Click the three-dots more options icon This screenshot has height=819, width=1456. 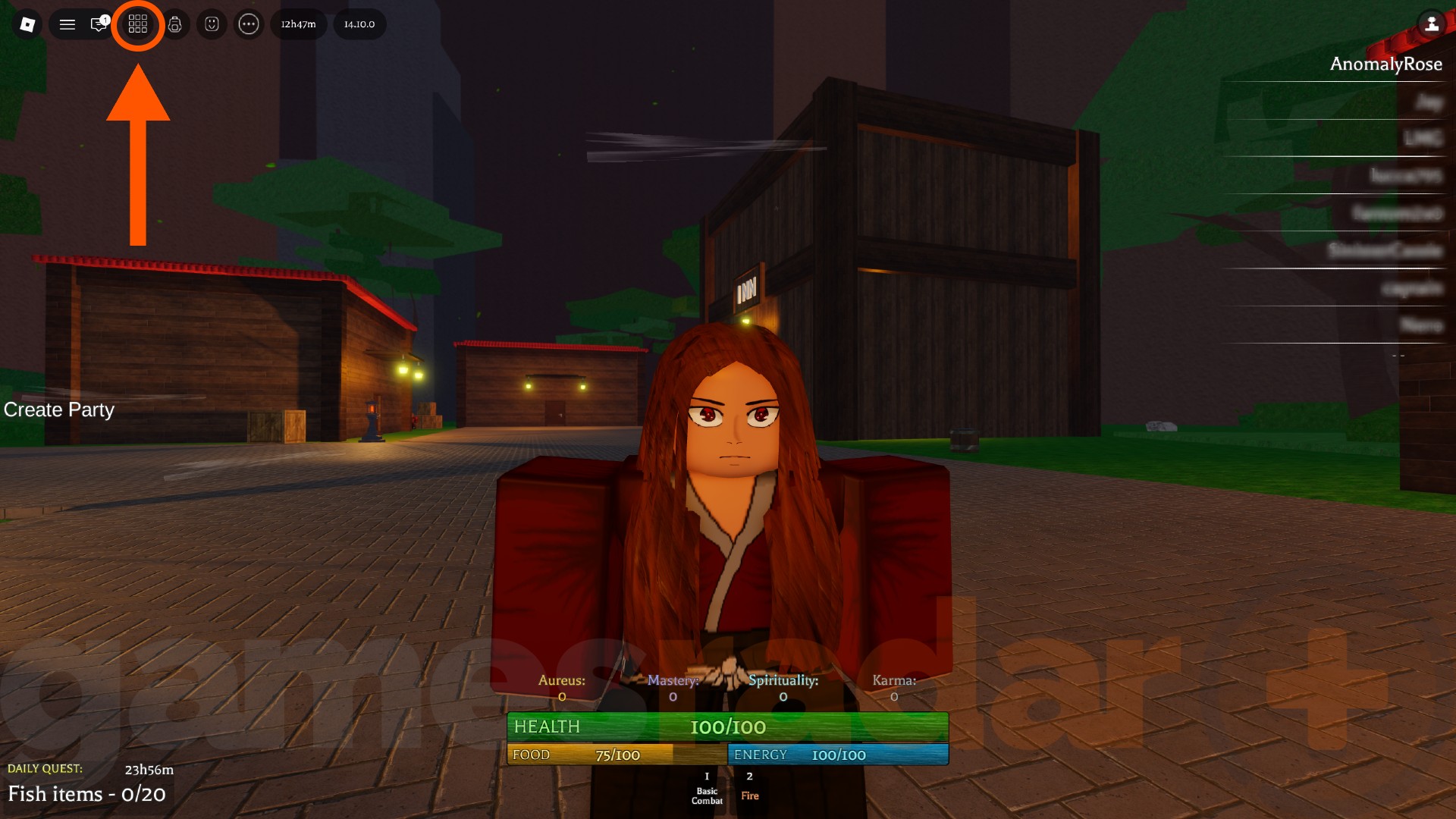pyautogui.click(x=249, y=24)
